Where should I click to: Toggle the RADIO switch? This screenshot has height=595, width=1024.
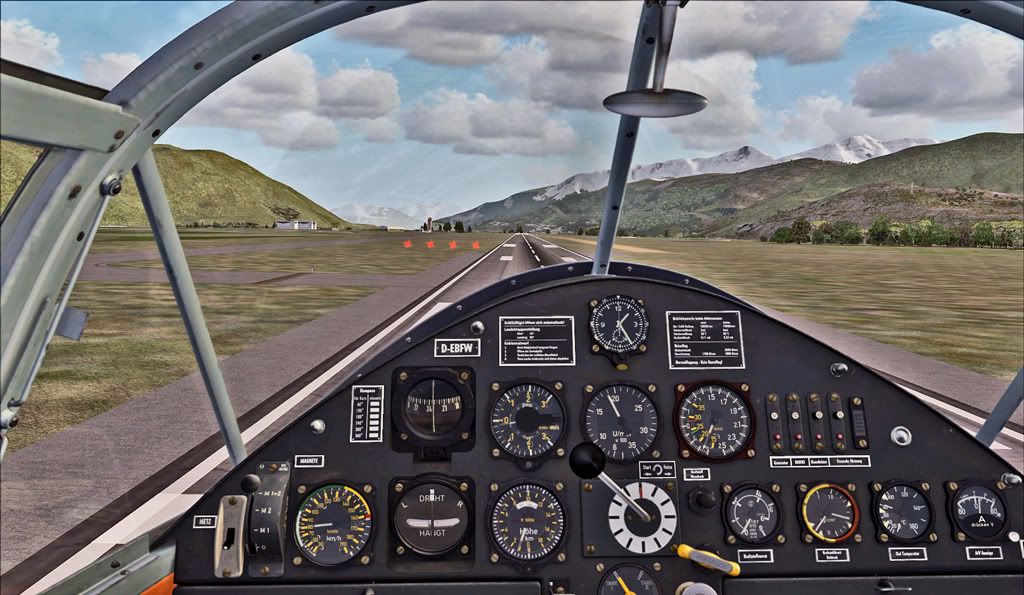[796, 418]
